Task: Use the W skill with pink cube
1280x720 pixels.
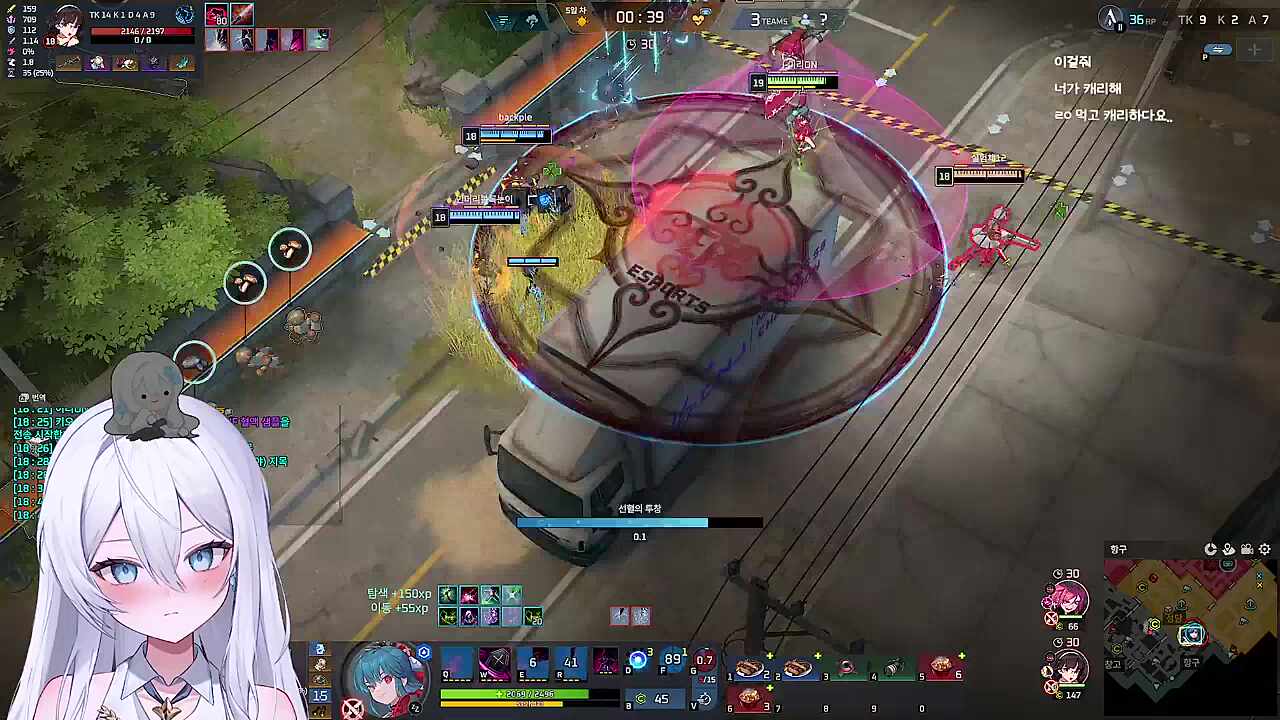Action: tap(494, 664)
